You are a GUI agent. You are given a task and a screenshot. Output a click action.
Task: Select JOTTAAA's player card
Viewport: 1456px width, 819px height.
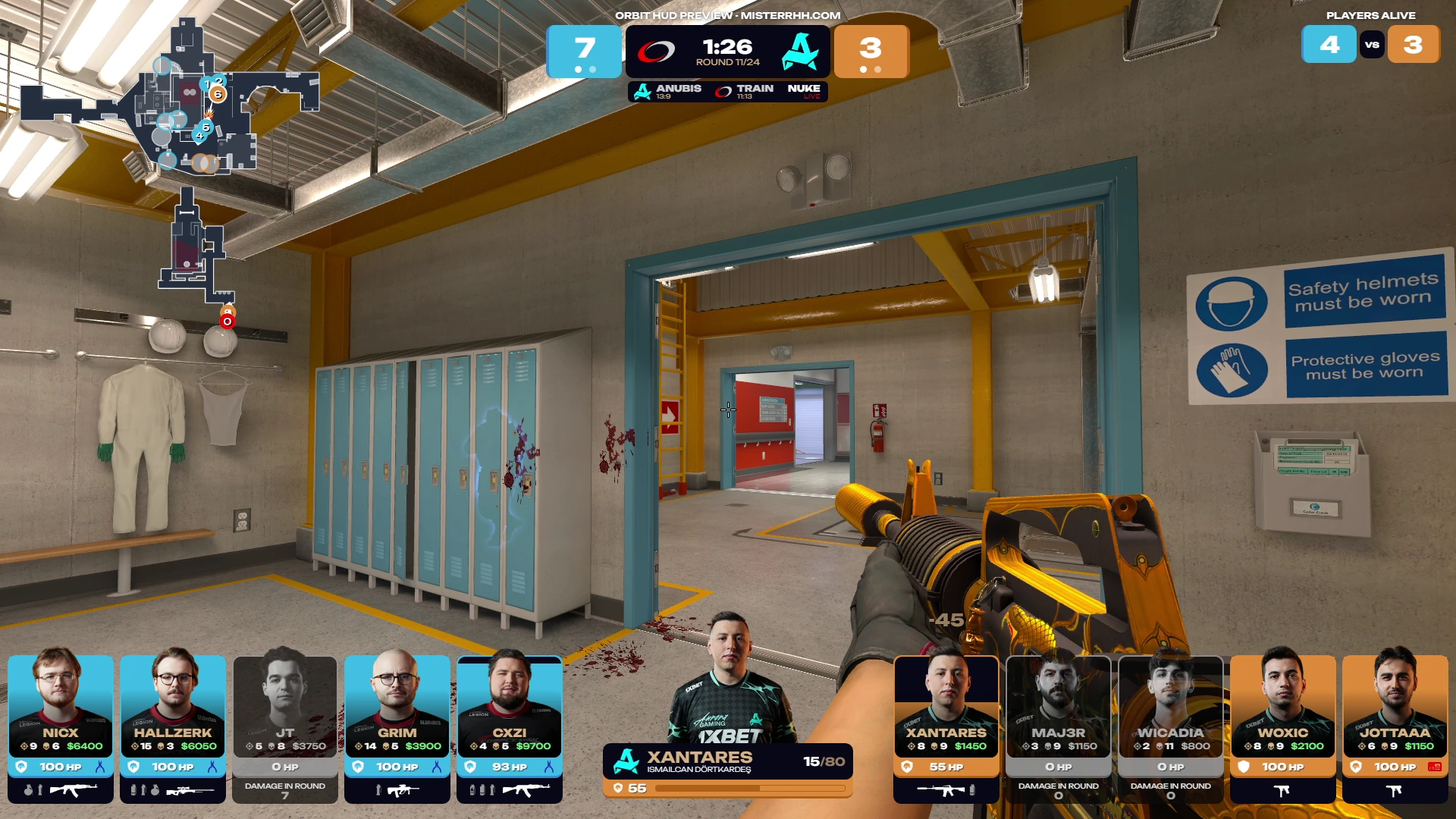1395,726
